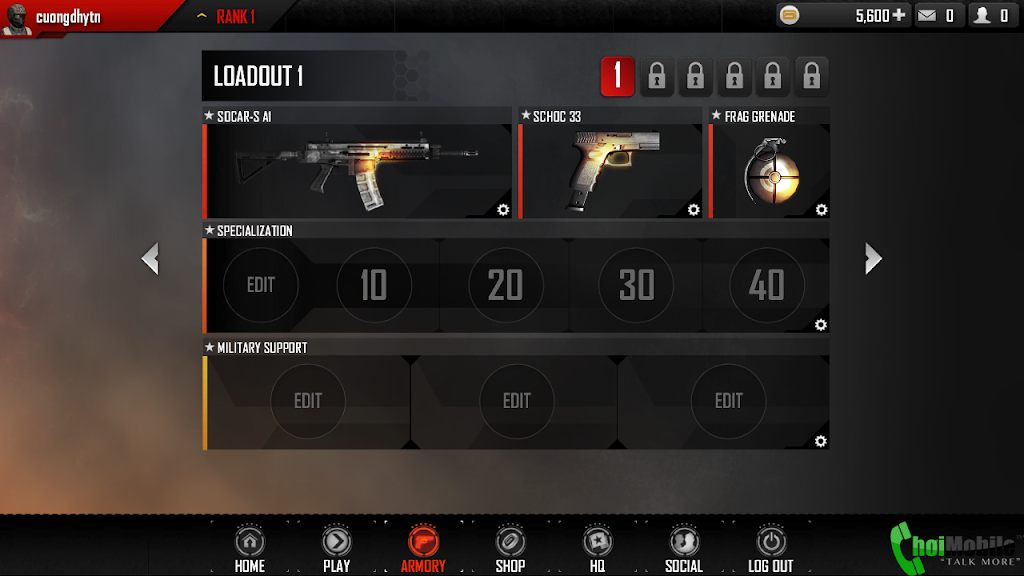
Task: Select the Armory tab
Action: pos(423,548)
